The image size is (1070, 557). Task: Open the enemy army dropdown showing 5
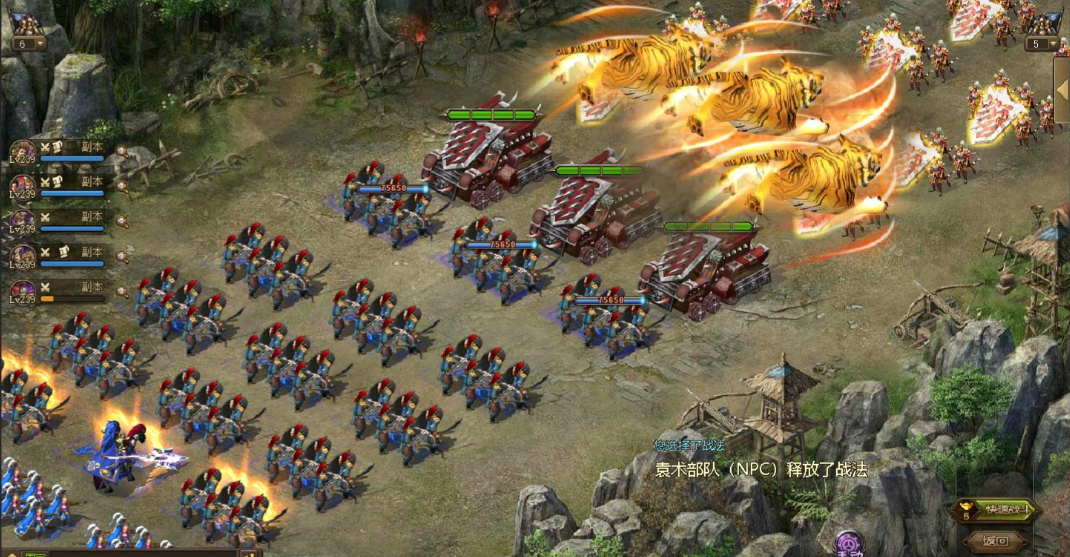[x=1041, y=44]
